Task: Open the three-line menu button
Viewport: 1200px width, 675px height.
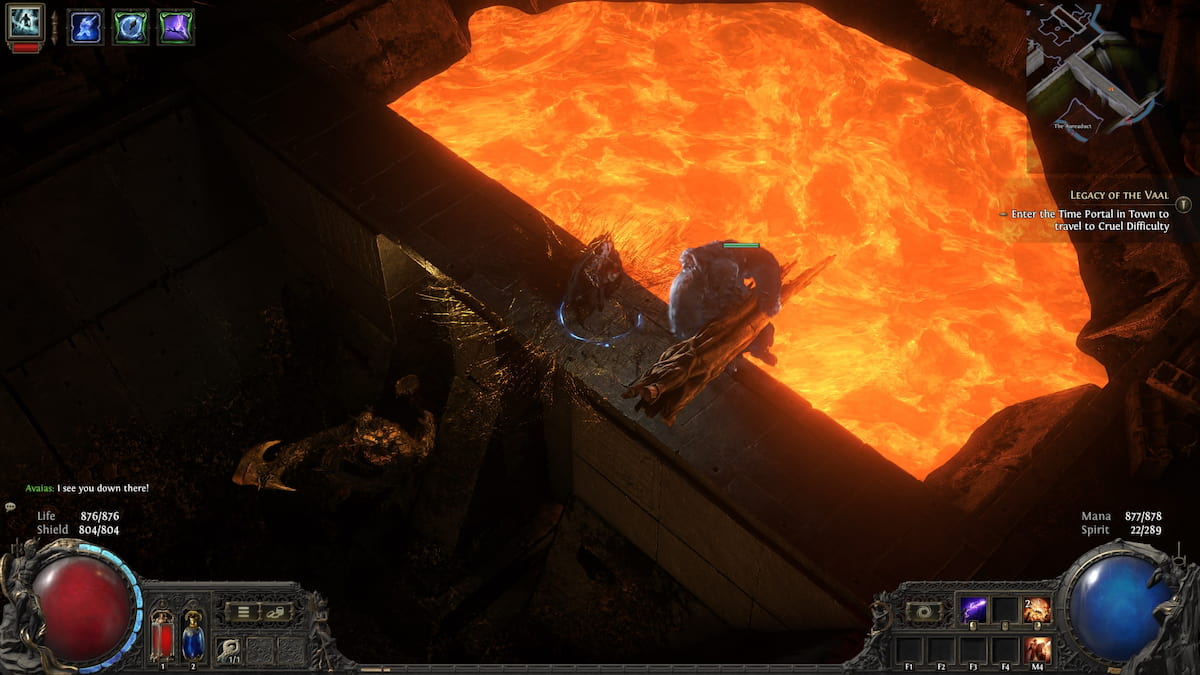Action: click(242, 612)
